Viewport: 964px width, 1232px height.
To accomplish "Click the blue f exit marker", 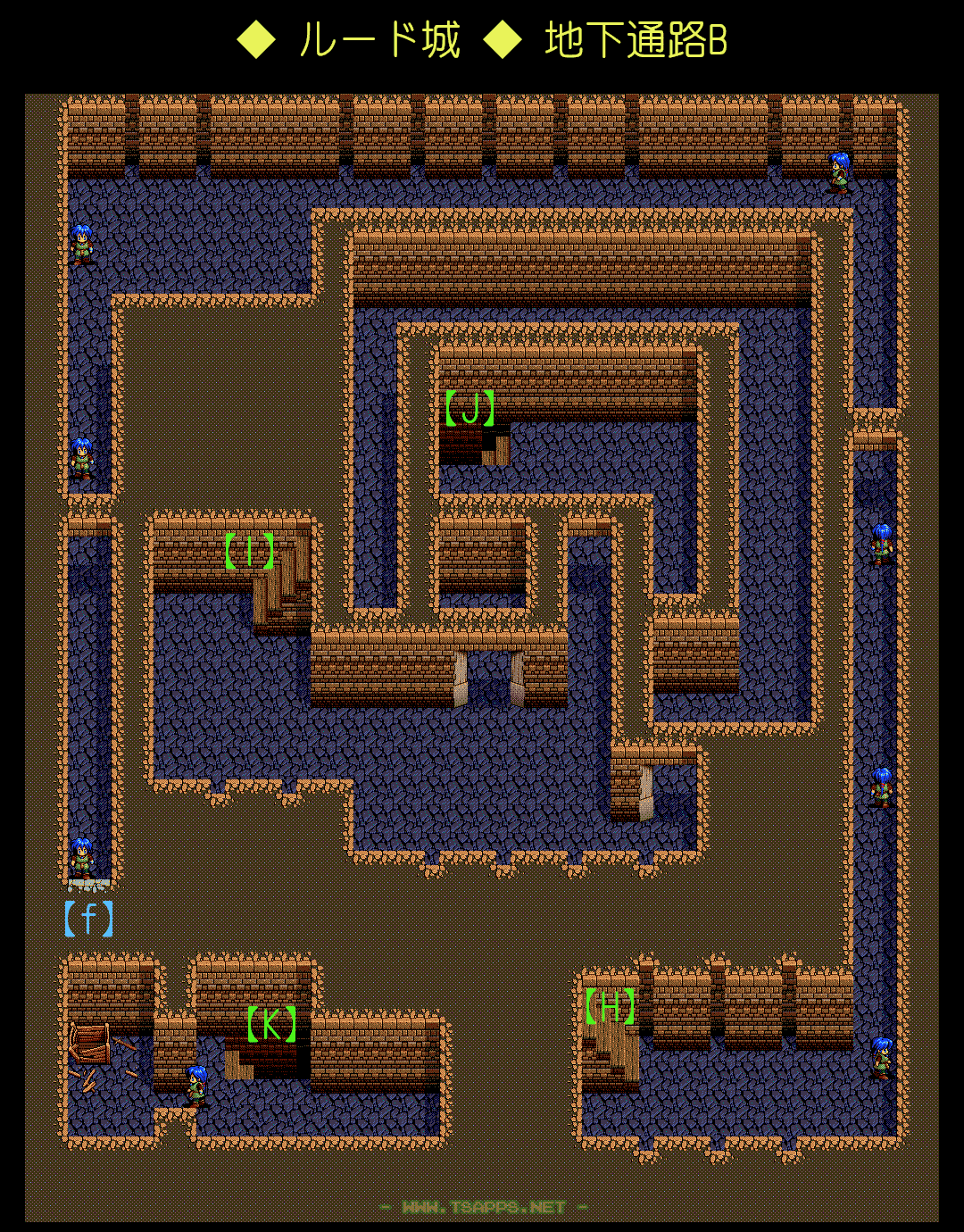I will (88, 919).
